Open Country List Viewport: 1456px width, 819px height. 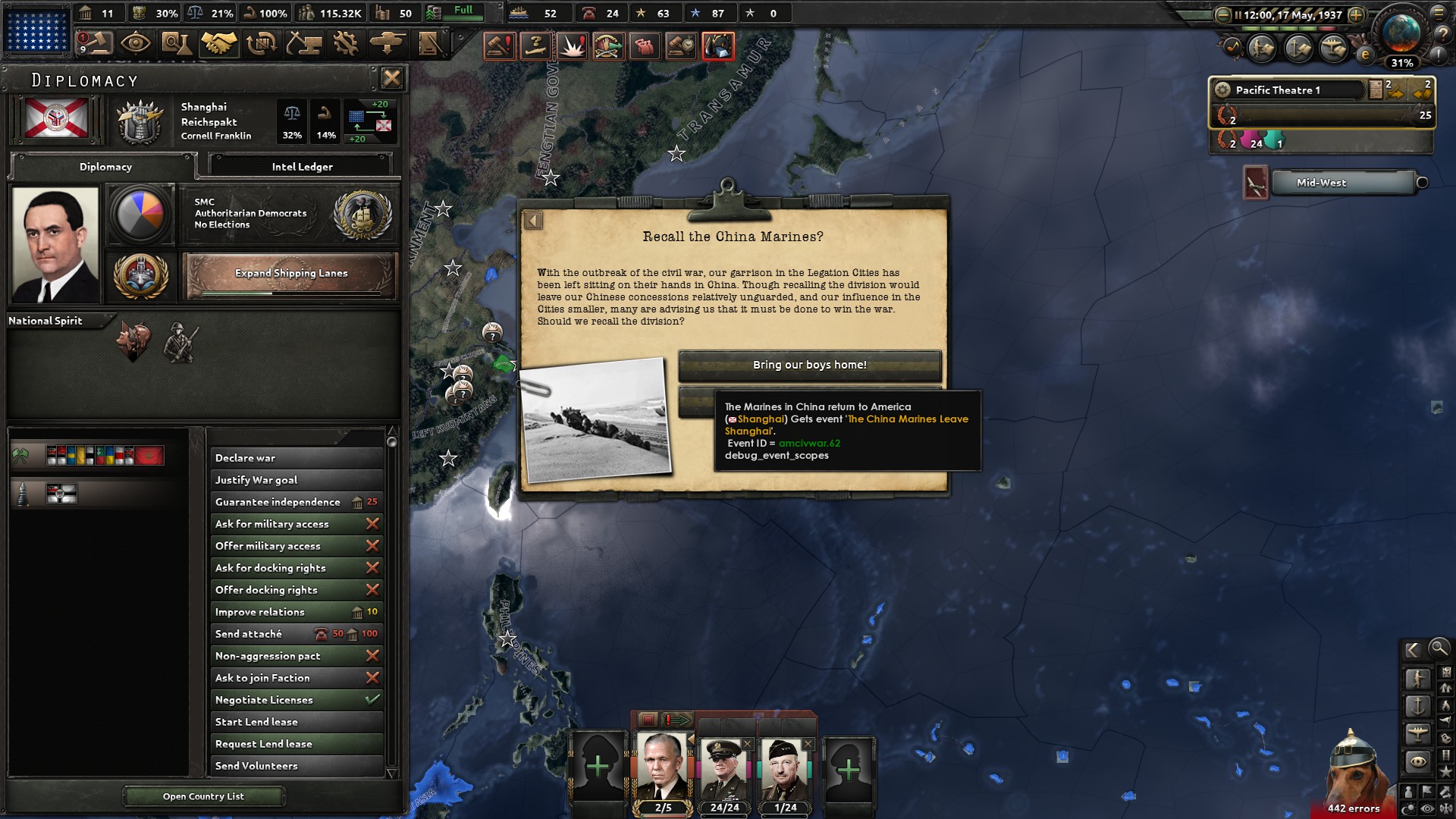205,796
